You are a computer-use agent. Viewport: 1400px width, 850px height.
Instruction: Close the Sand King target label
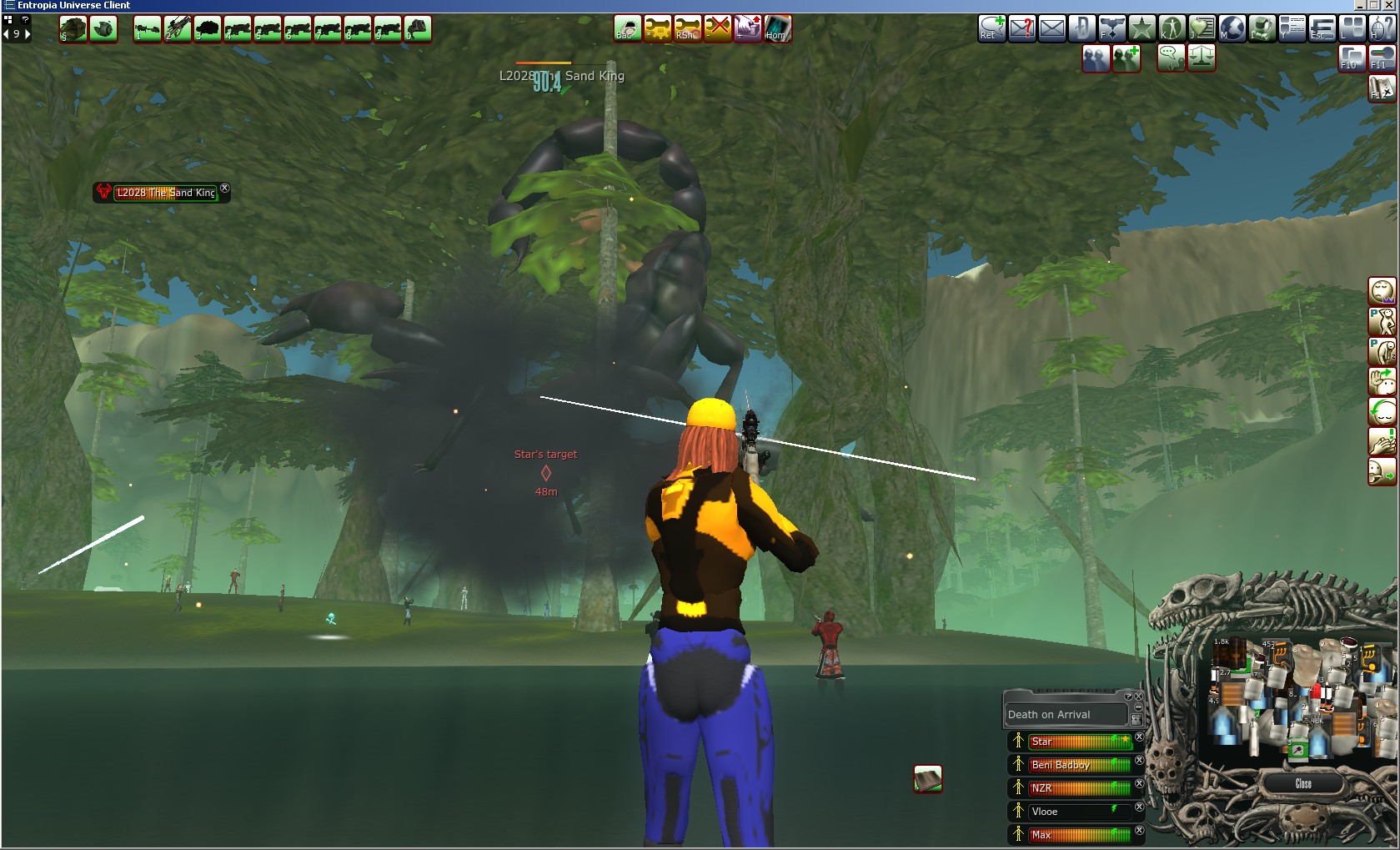(224, 189)
